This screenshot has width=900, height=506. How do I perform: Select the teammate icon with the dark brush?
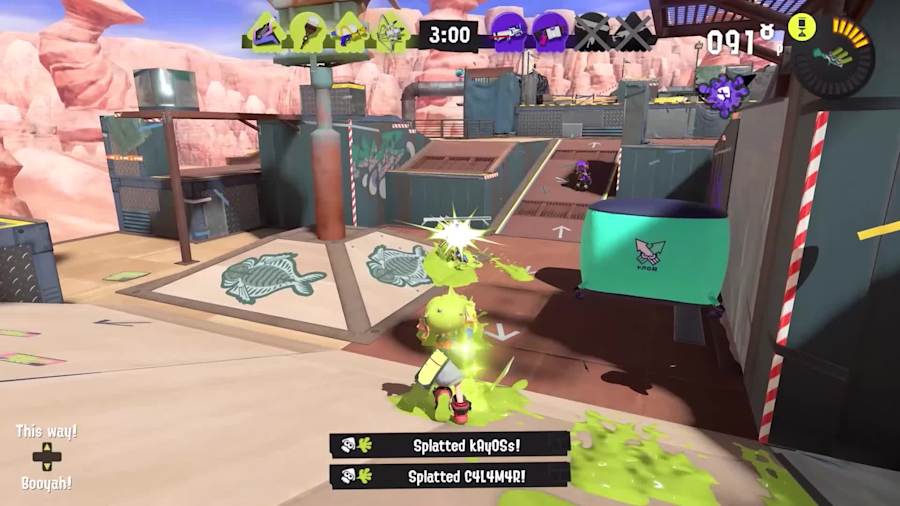(x=308, y=33)
